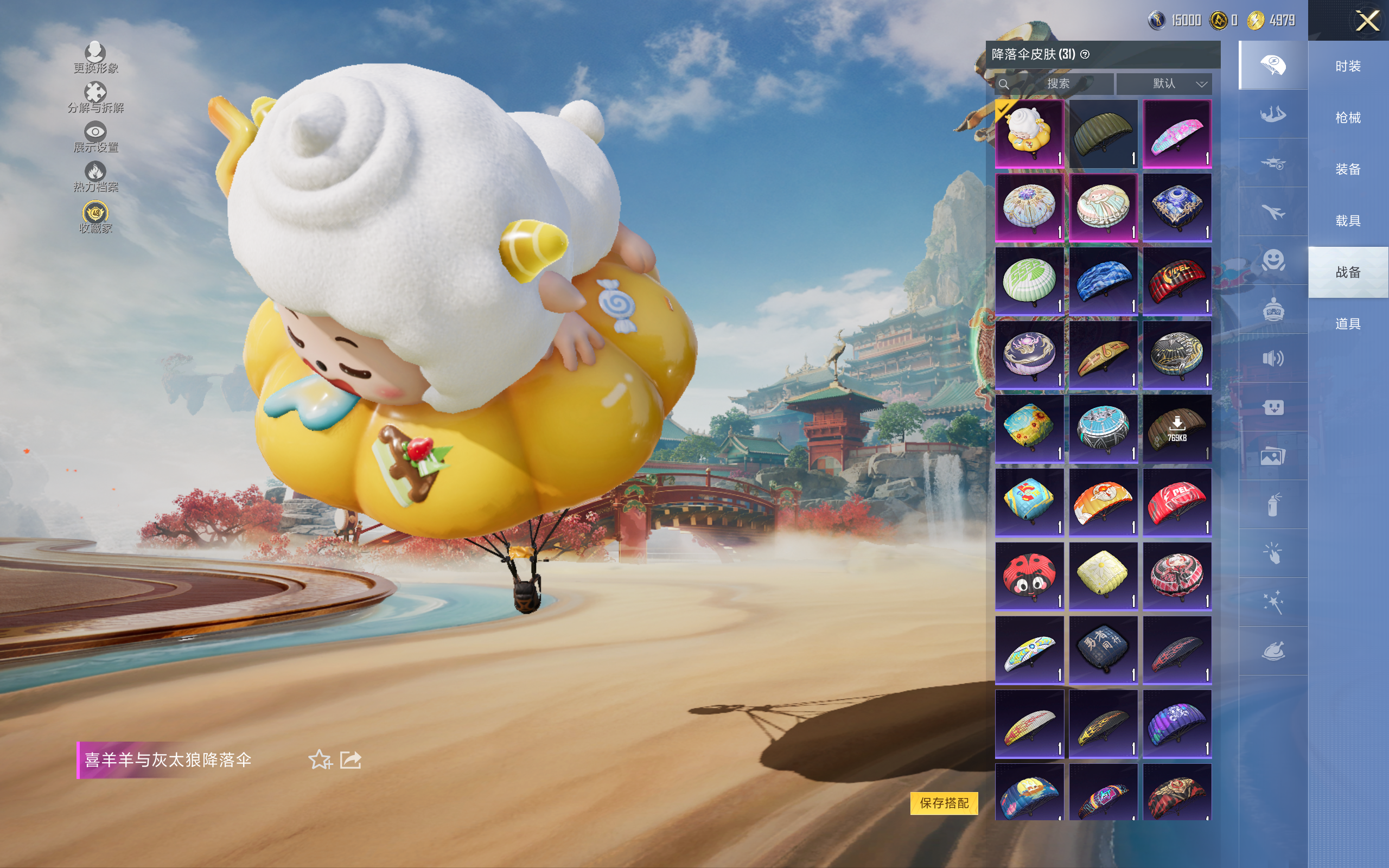
Task: Select the olive green default parachute
Action: click(1103, 134)
